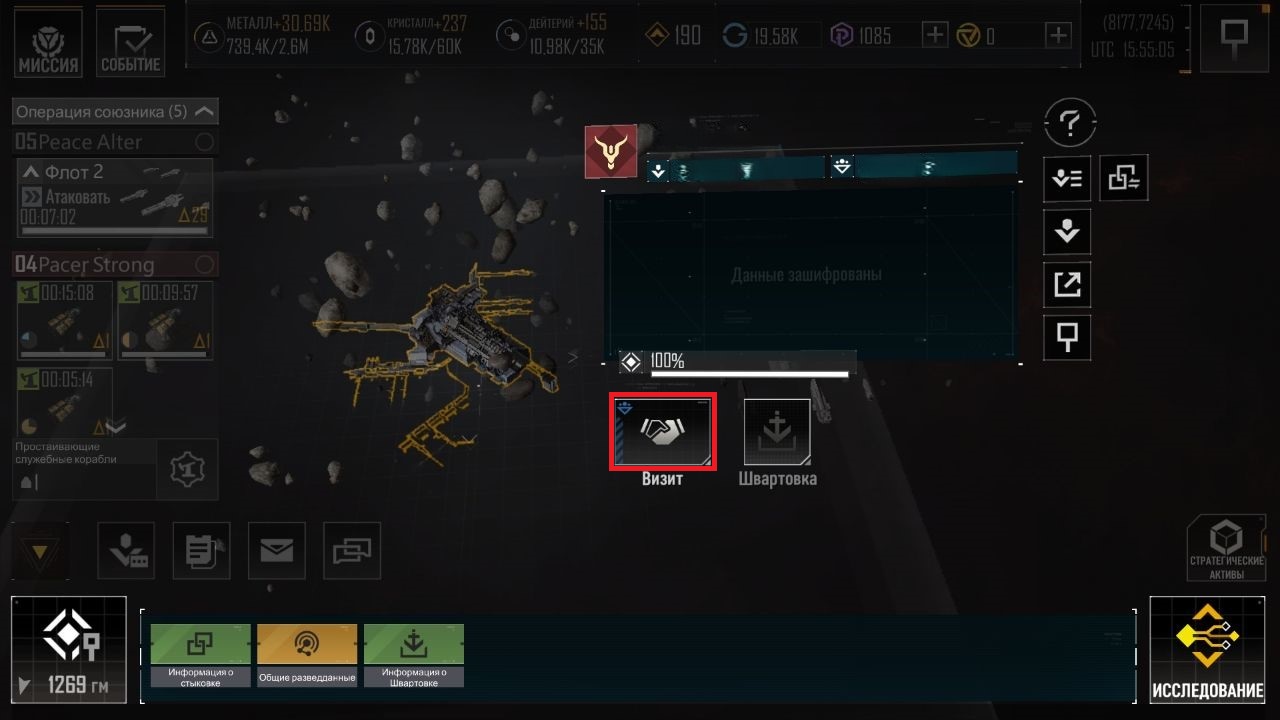Open the help question mark button
Image resolution: width=1280 pixels, height=720 pixels.
pos(1069,124)
